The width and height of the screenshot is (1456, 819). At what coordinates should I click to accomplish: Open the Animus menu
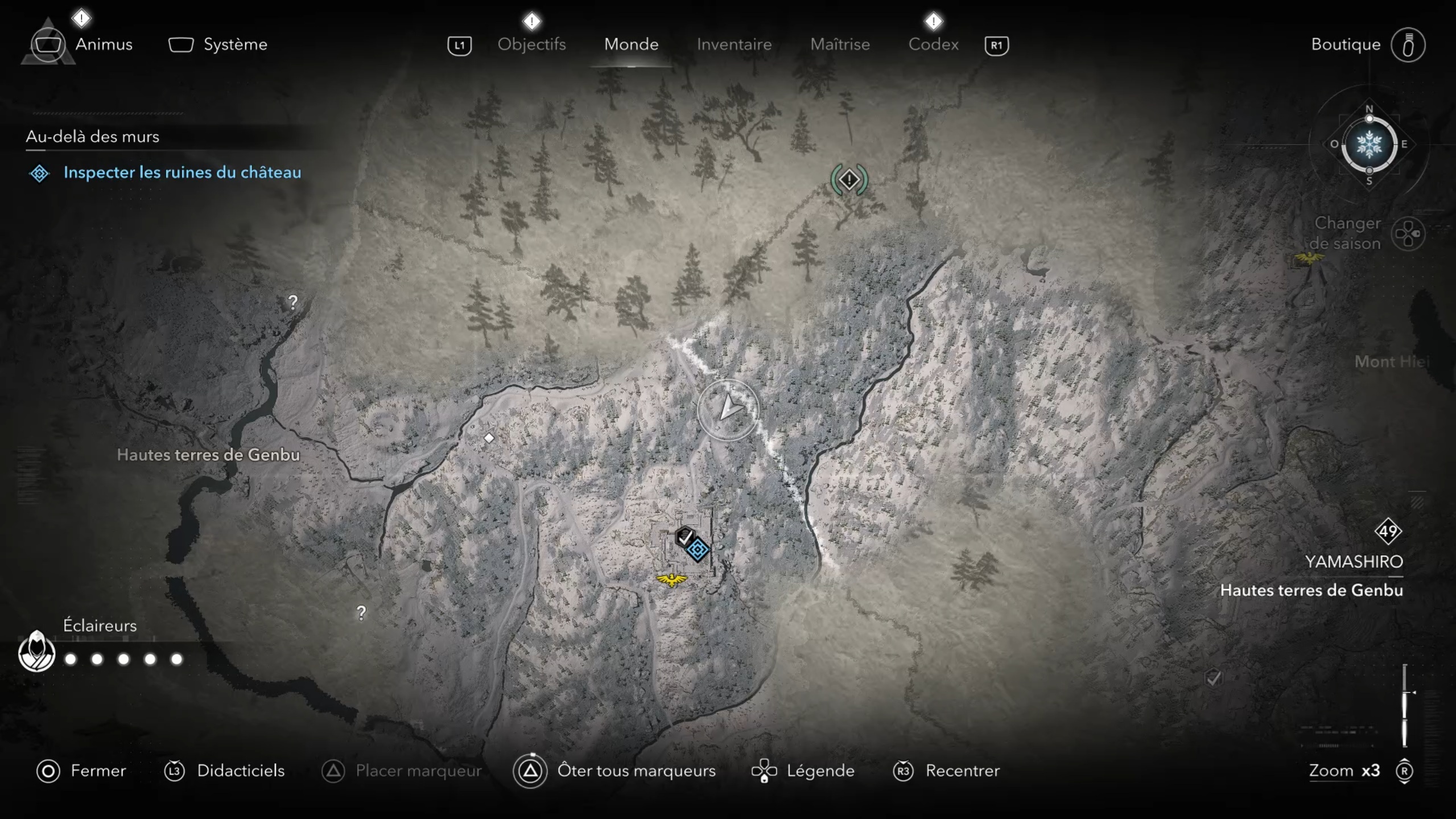(103, 44)
